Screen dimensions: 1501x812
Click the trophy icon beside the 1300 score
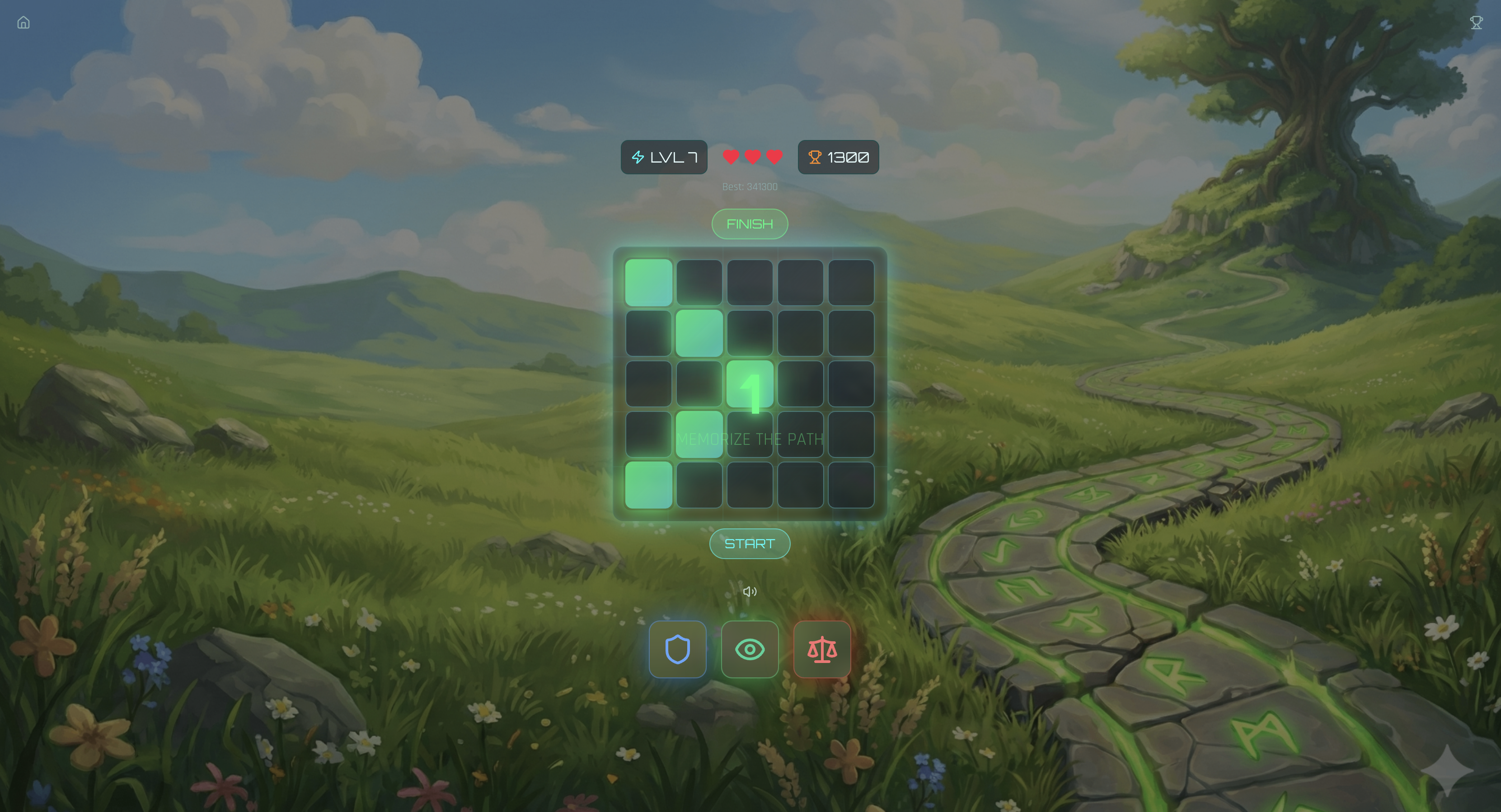pos(815,157)
